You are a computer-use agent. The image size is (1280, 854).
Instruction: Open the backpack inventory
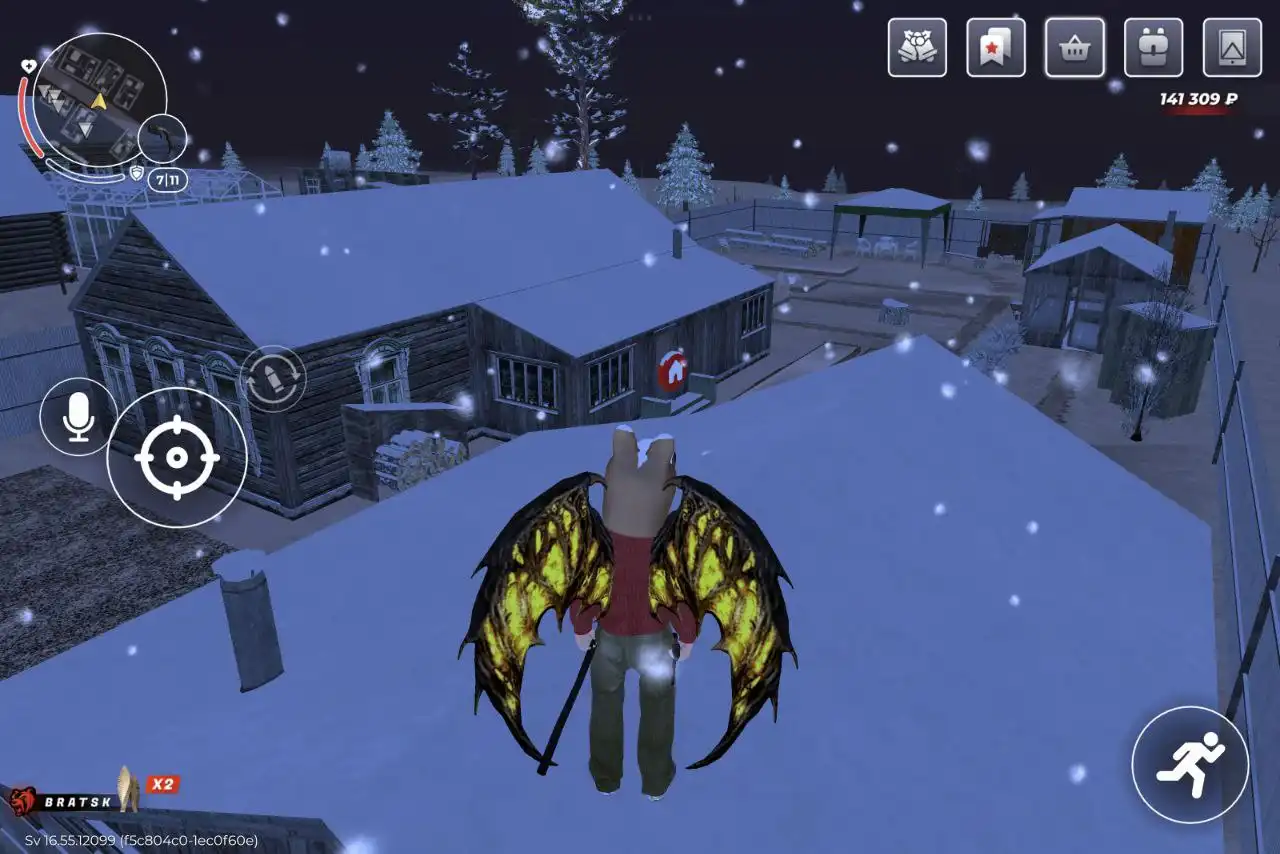[1153, 47]
